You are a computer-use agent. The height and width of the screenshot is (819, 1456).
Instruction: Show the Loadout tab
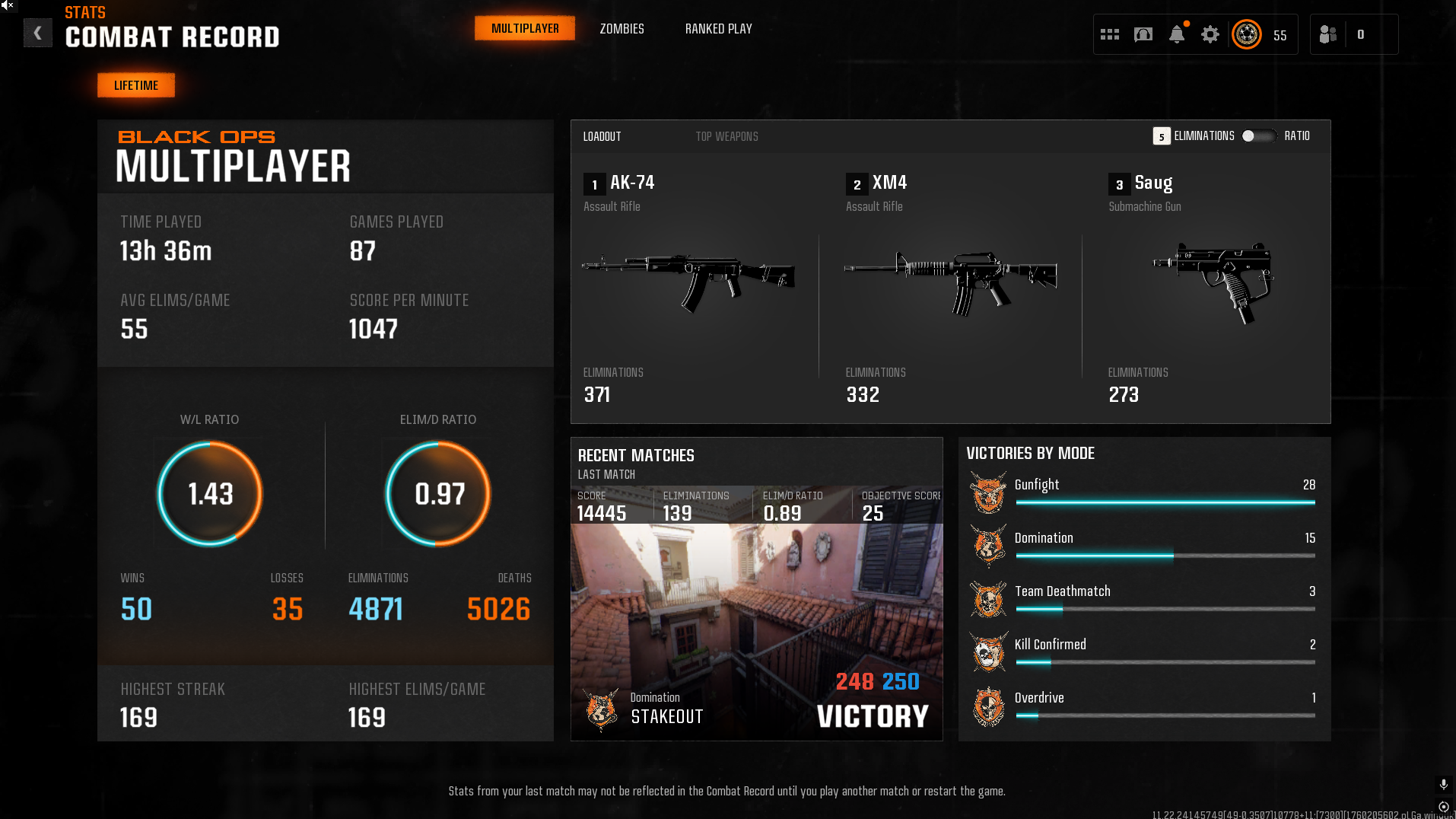[x=602, y=137]
